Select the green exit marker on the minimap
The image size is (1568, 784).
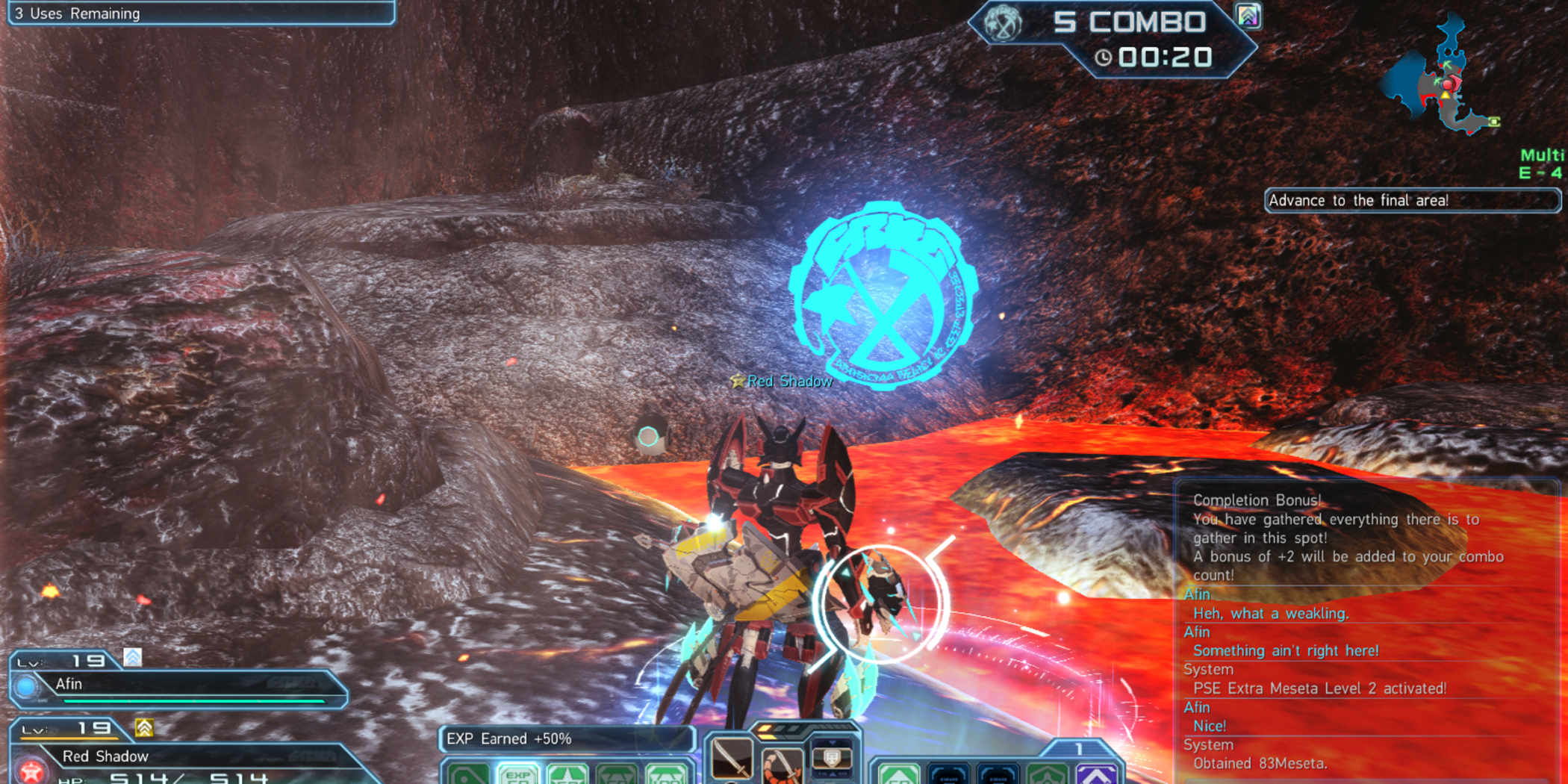(x=1494, y=122)
